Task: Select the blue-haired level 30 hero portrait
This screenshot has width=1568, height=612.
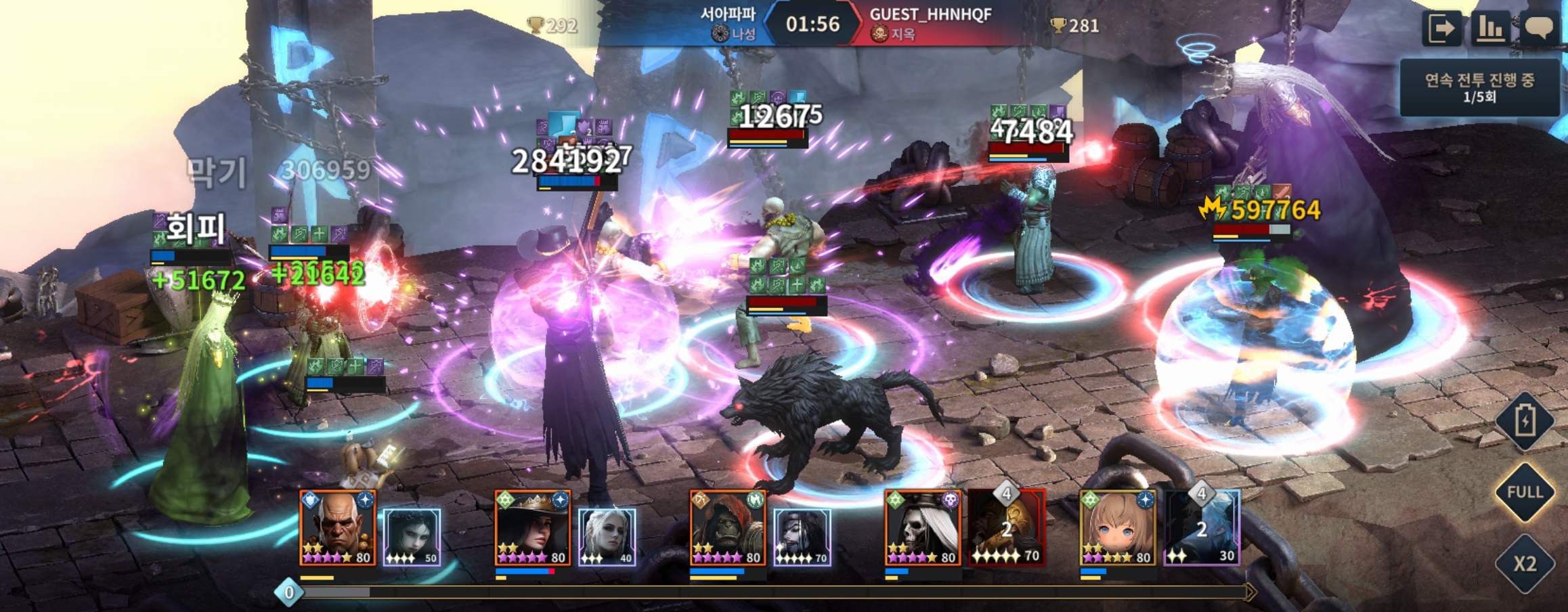Action: click(x=1202, y=528)
